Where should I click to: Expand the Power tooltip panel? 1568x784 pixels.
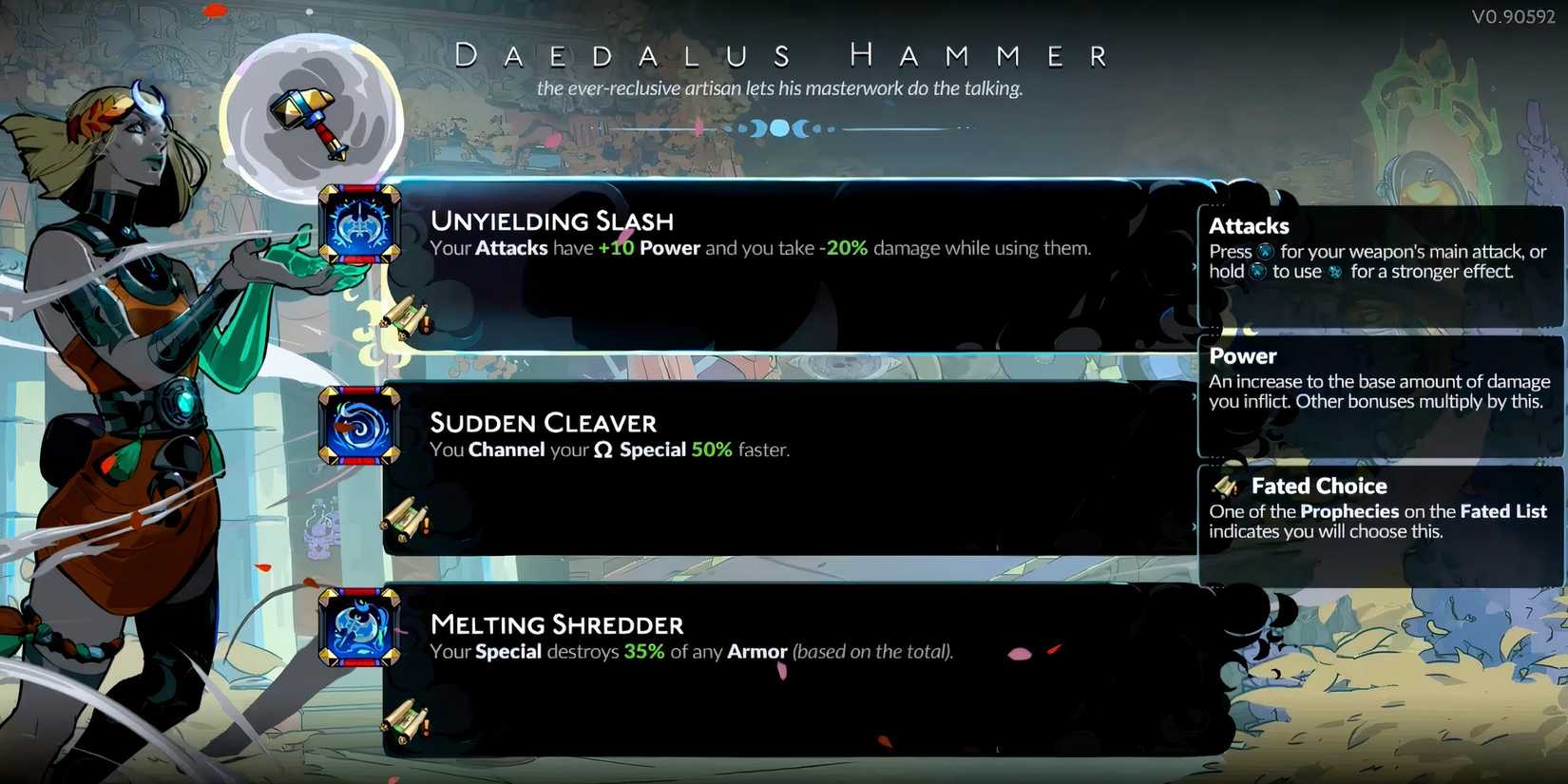click(x=1378, y=380)
